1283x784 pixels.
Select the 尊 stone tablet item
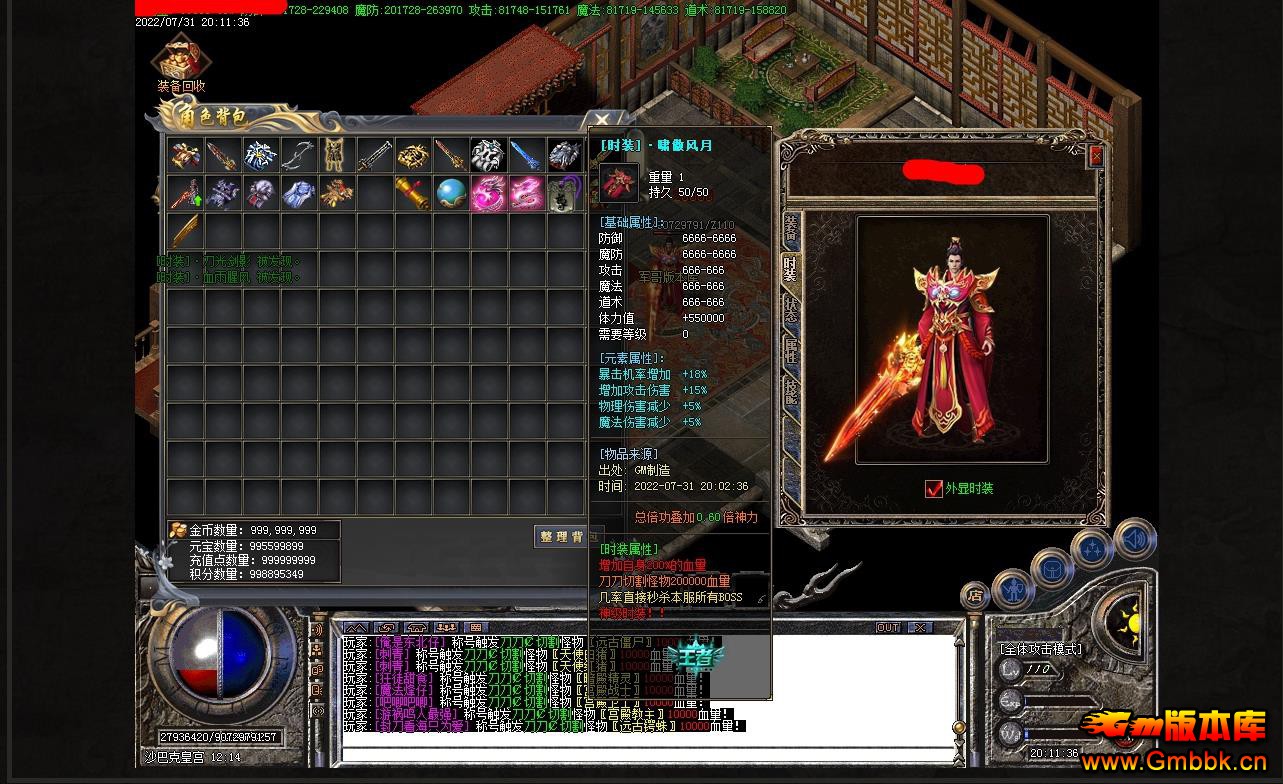tap(564, 193)
